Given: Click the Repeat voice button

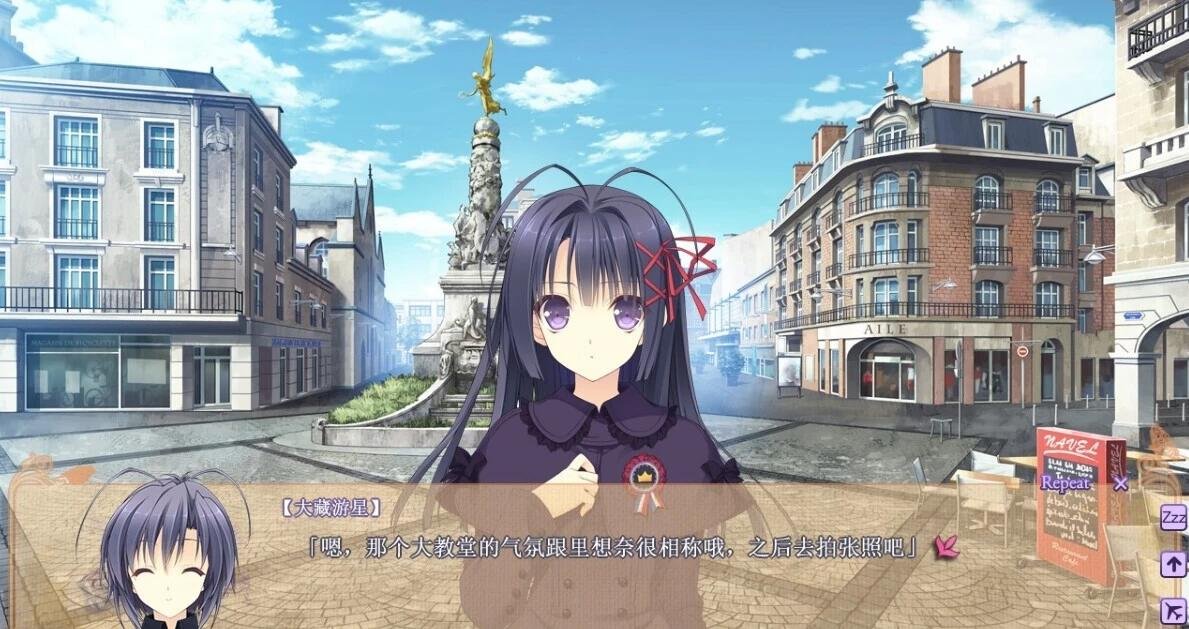Looking at the screenshot, I should pyautogui.click(x=1066, y=483).
